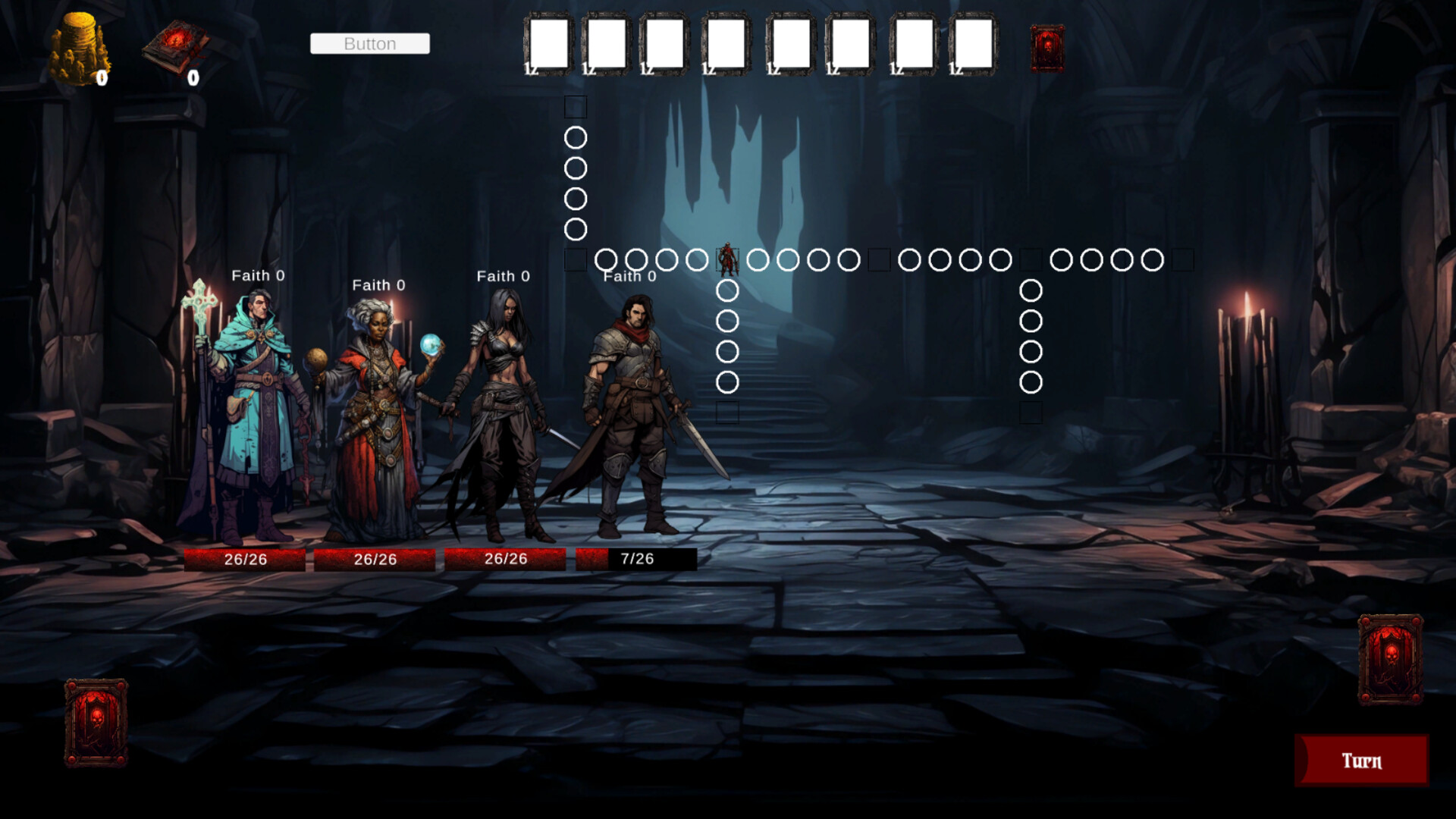The width and height of the screenshot is (1456, 819).
Task: Click the rightmost empty card slot labeled 12
Action: tap(974, 42)
